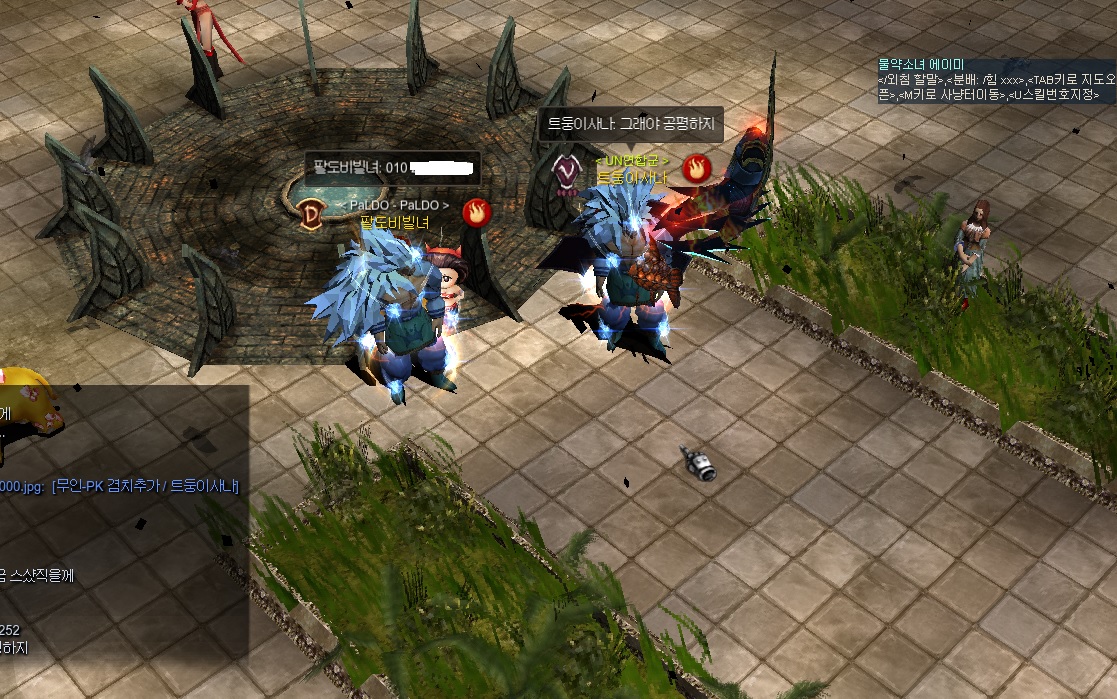This screenshot has width=1117, height=699.
Task: Select the UN연합군 guild V emblem
Action: 567,169
